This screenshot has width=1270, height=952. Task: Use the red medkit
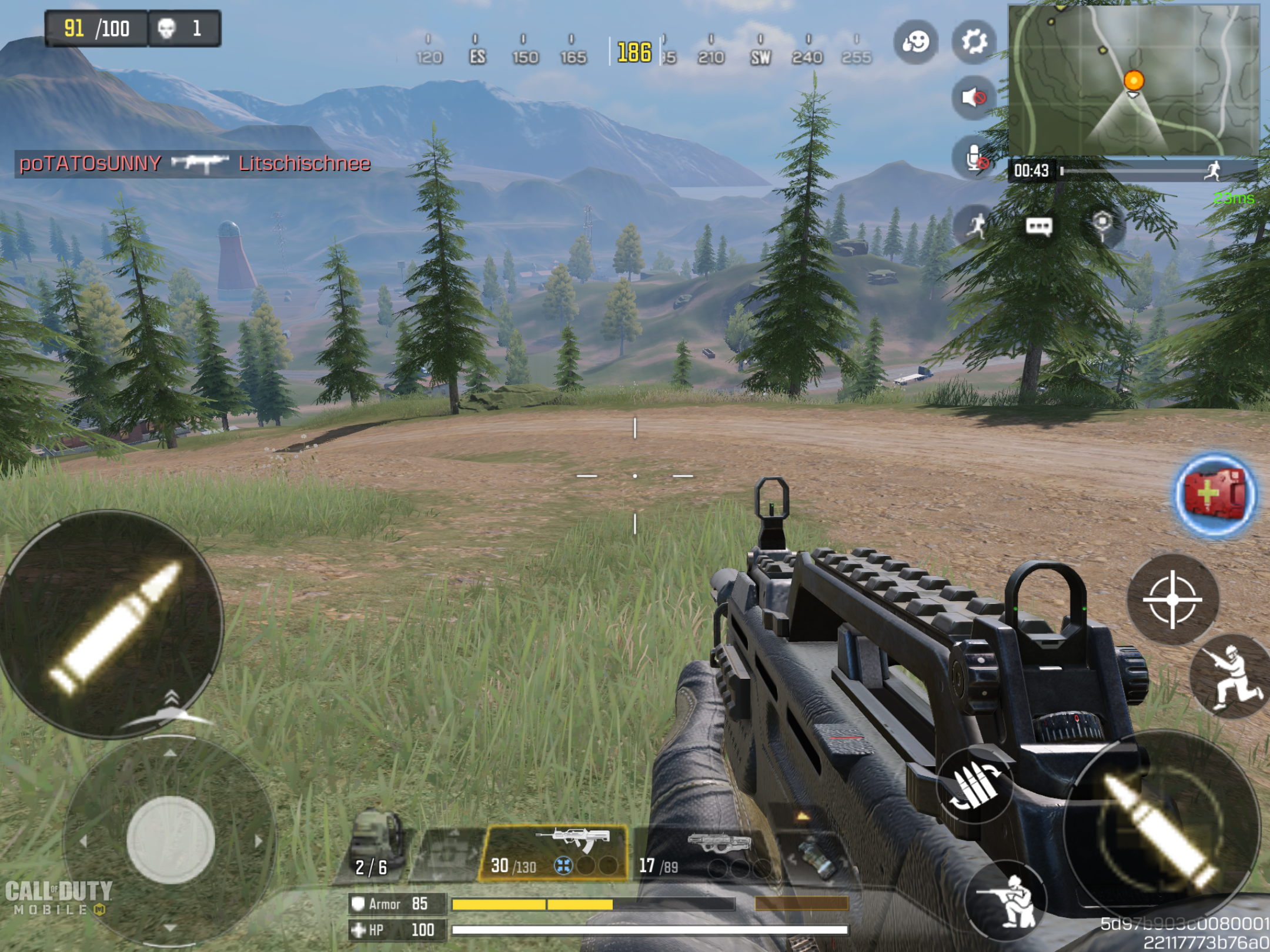[1215, 495]
